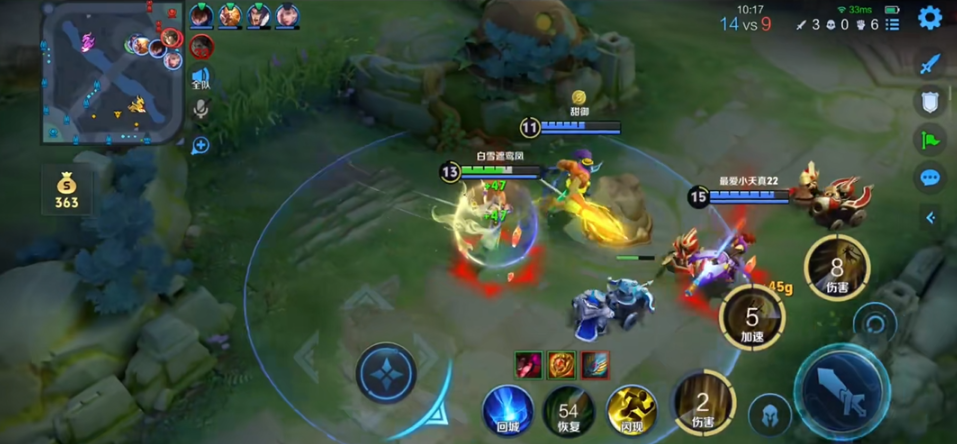Open the shop via the gold bag

tap(66, 189)
